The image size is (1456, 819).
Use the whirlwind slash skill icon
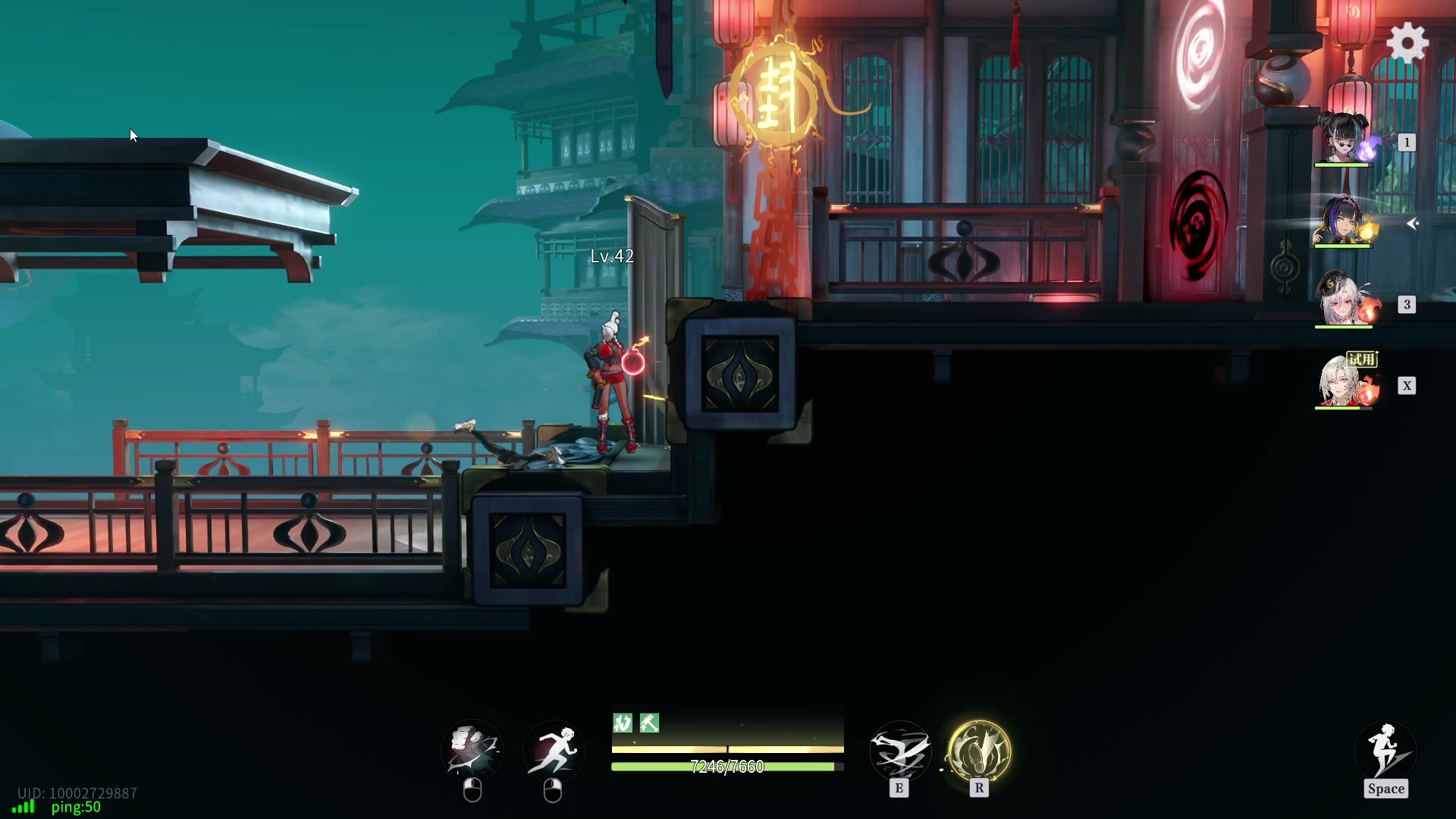[900, 752]
